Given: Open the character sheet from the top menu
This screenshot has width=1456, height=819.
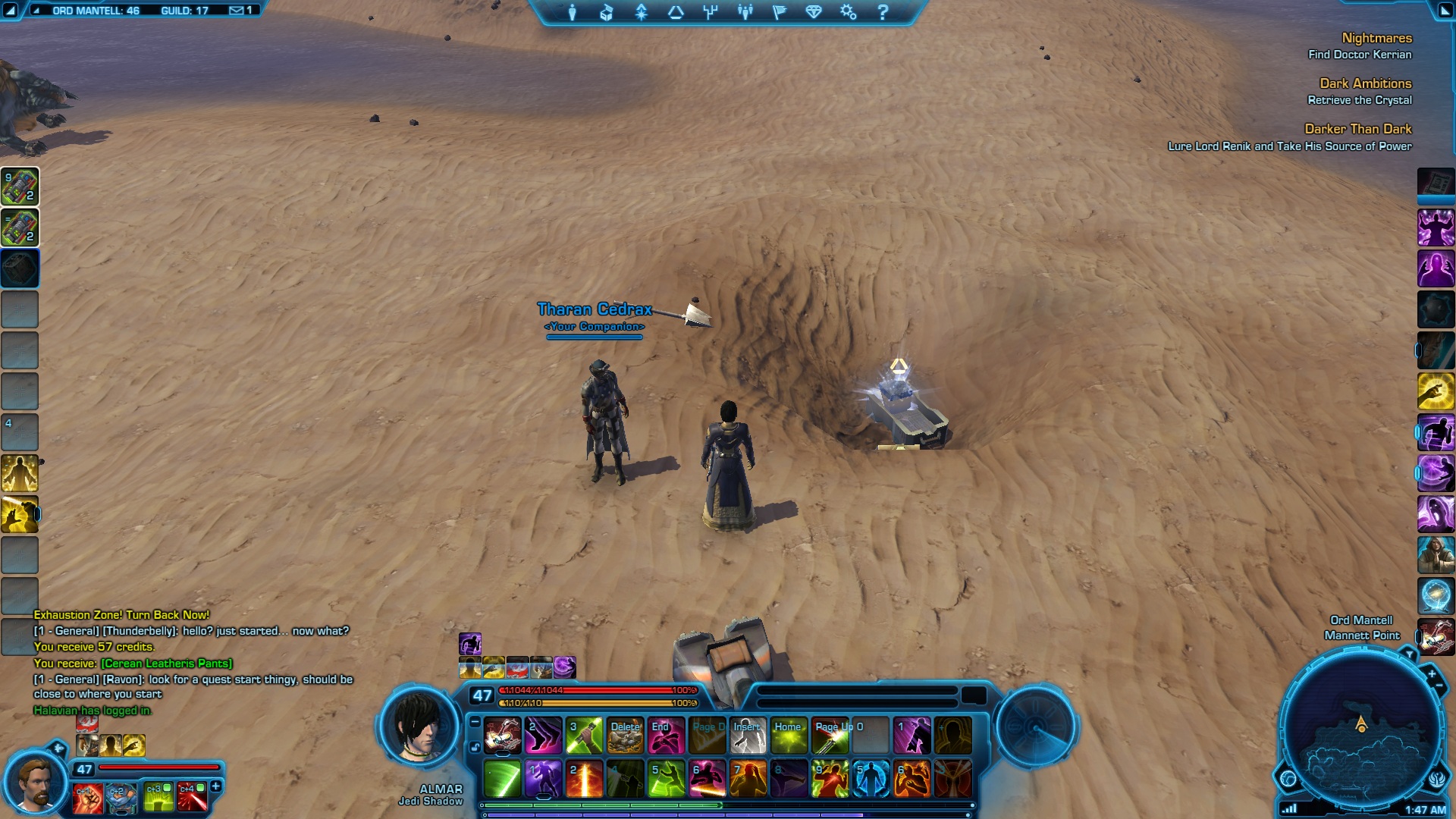Looking at the screenshot, I should pyautogui.click(x=573, y=12).
